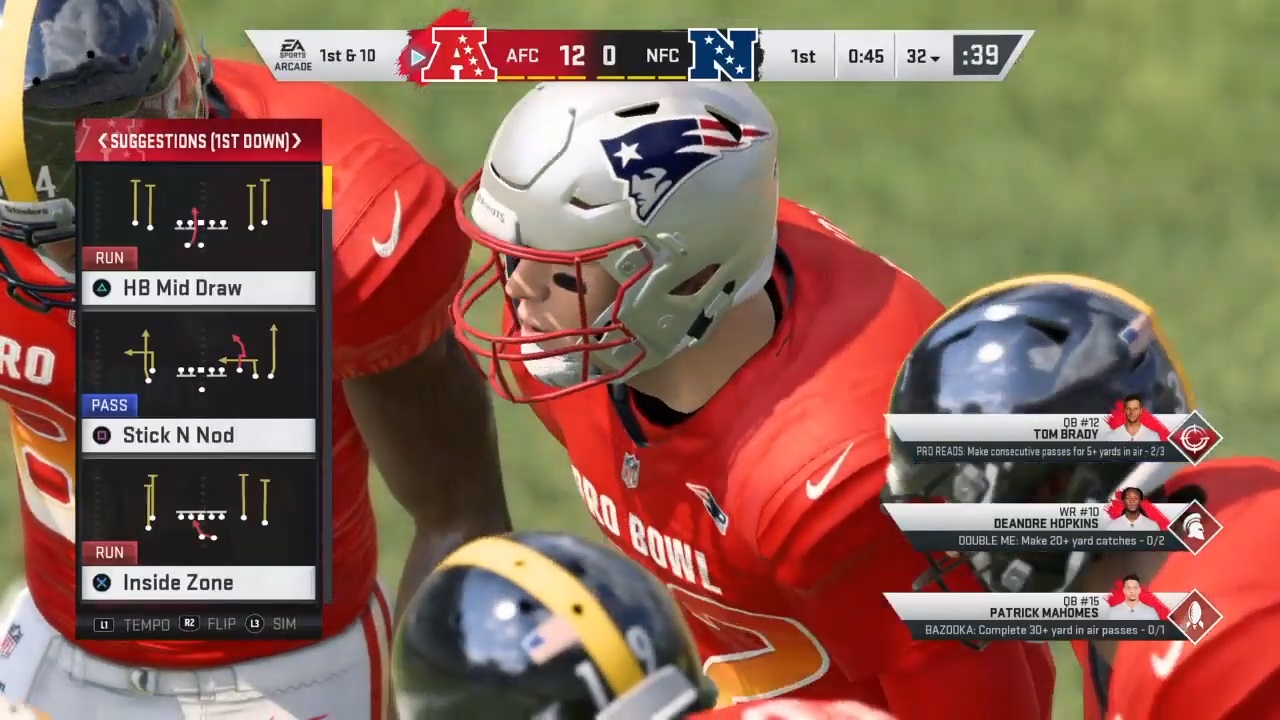The image size is (1280, 720).
Task: Open the Inside Zone play diagram
Action: tap(200, 506)
